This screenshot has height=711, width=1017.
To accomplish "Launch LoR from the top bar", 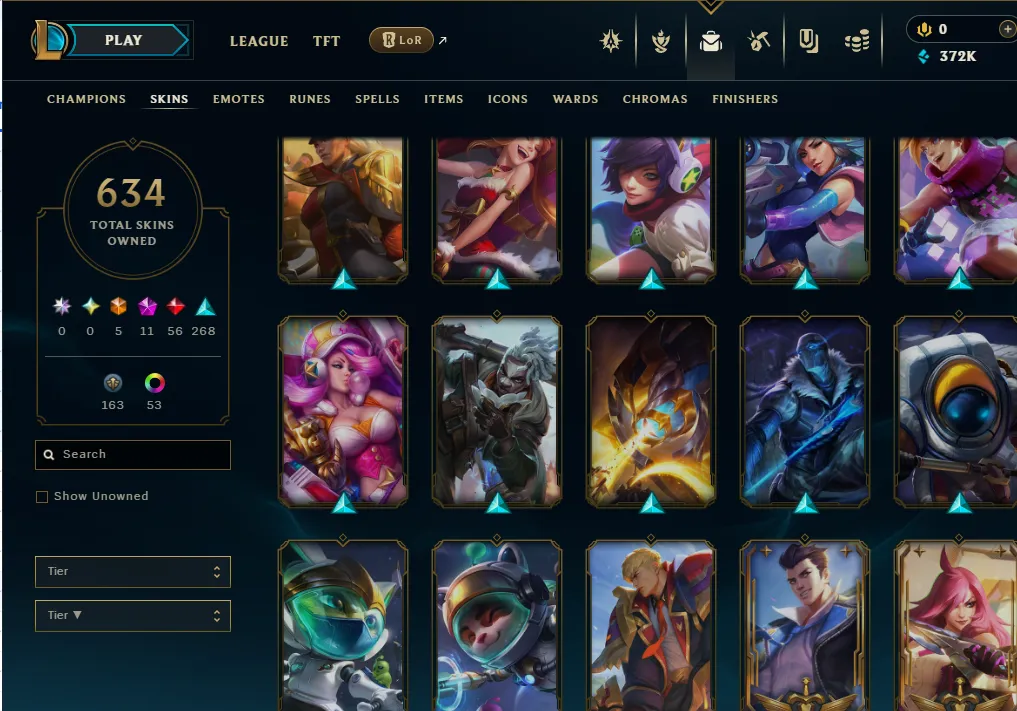I will [x=400, y=41].
